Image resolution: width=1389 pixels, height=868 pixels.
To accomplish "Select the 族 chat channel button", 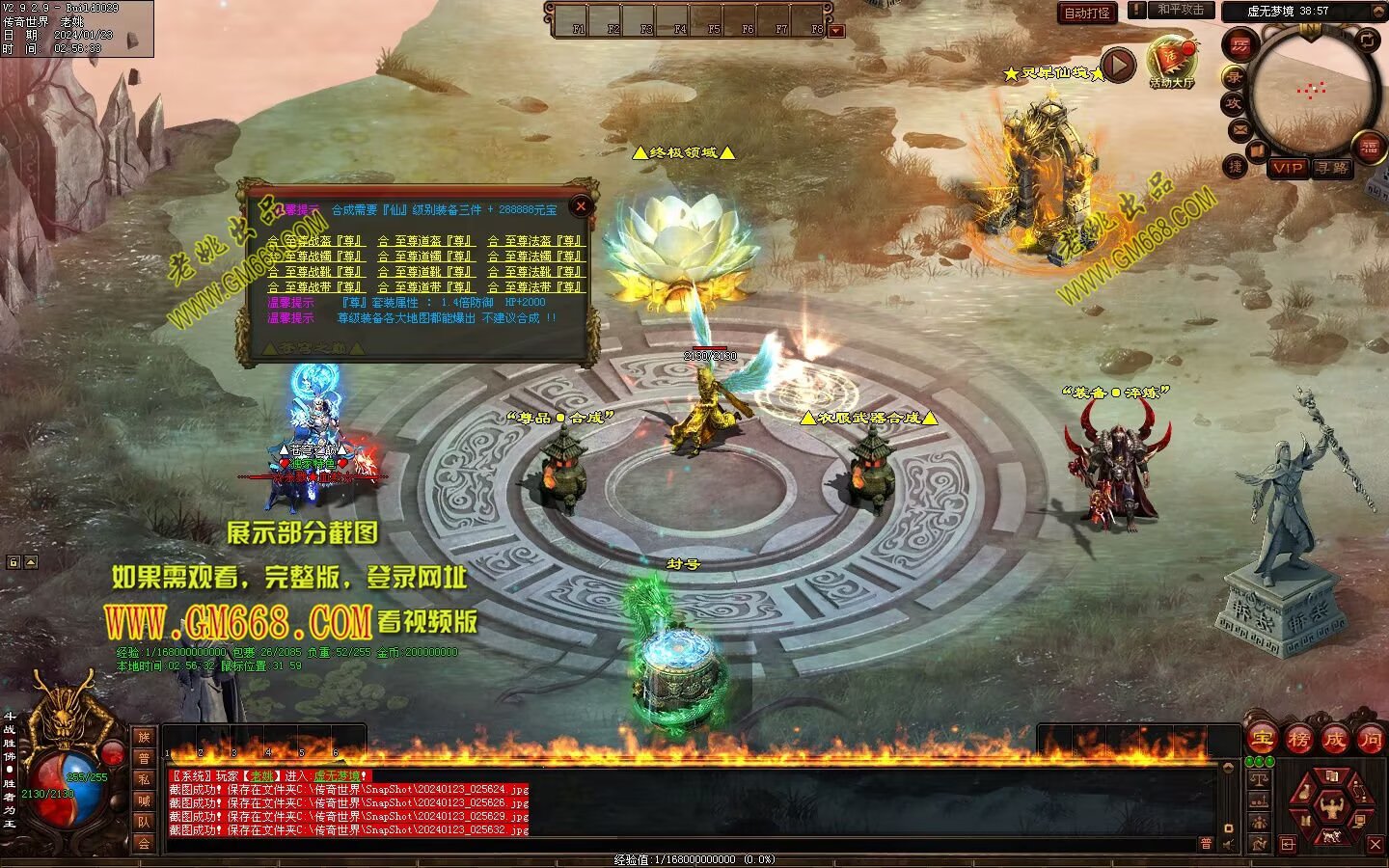I will click(144, 738).
